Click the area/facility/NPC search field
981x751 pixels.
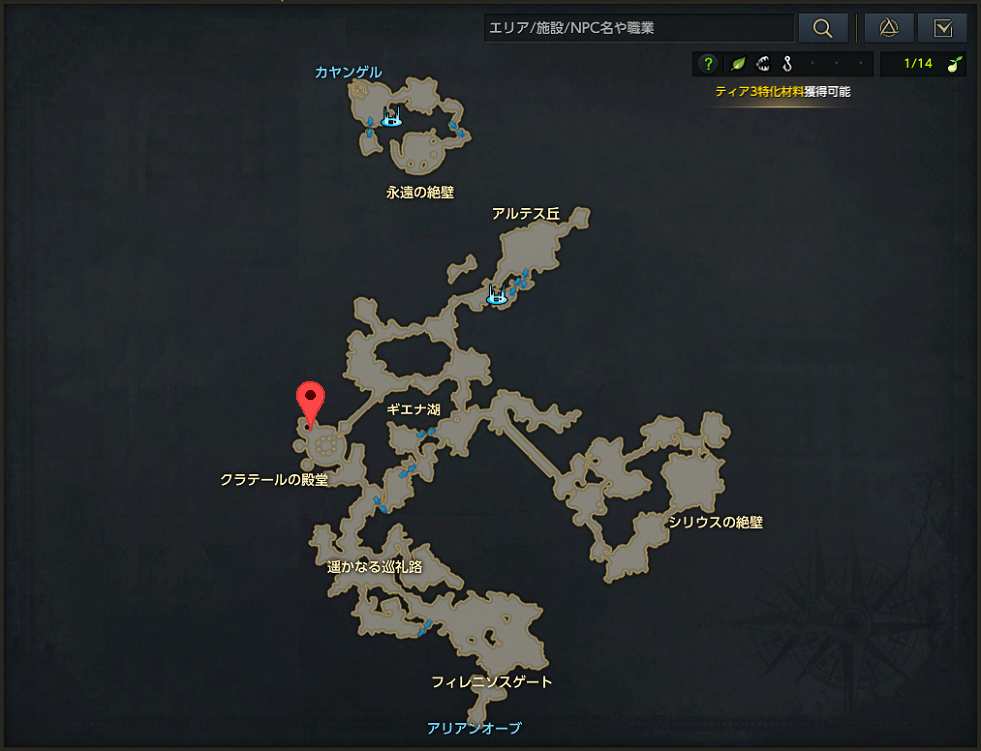coord(638,28)
